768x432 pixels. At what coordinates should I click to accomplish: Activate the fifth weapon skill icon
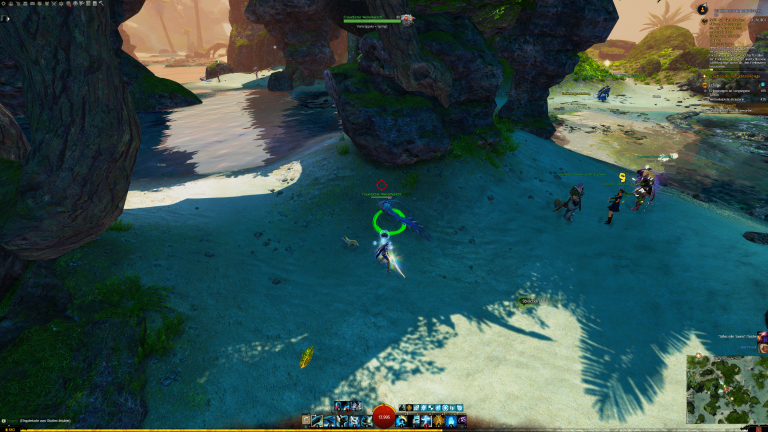pos(366,421)
